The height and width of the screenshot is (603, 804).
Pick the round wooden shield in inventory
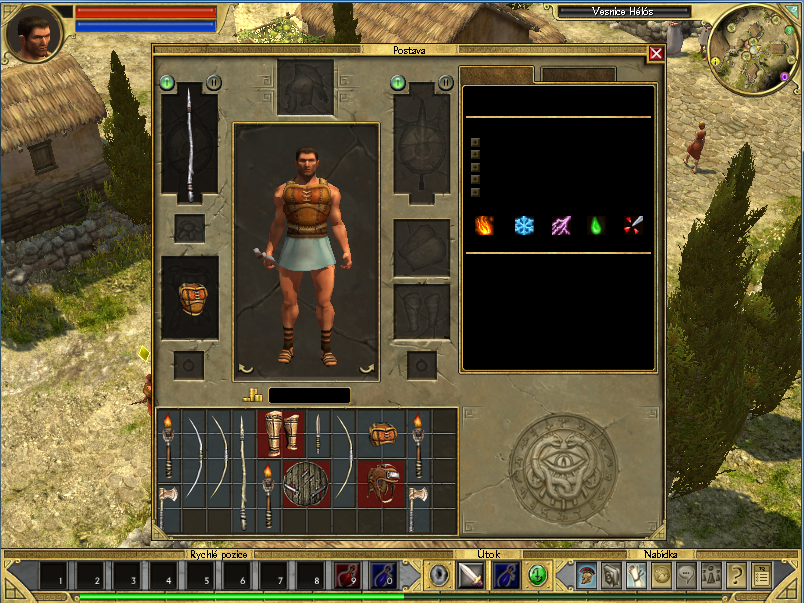point(307,483)
